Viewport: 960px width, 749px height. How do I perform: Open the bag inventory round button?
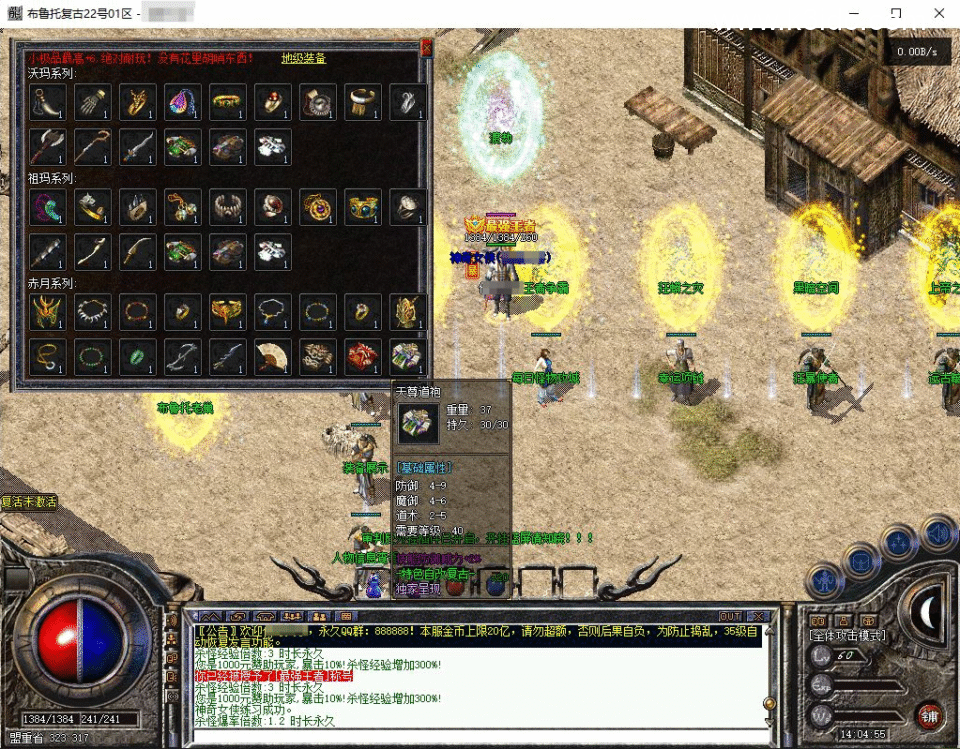860,560
